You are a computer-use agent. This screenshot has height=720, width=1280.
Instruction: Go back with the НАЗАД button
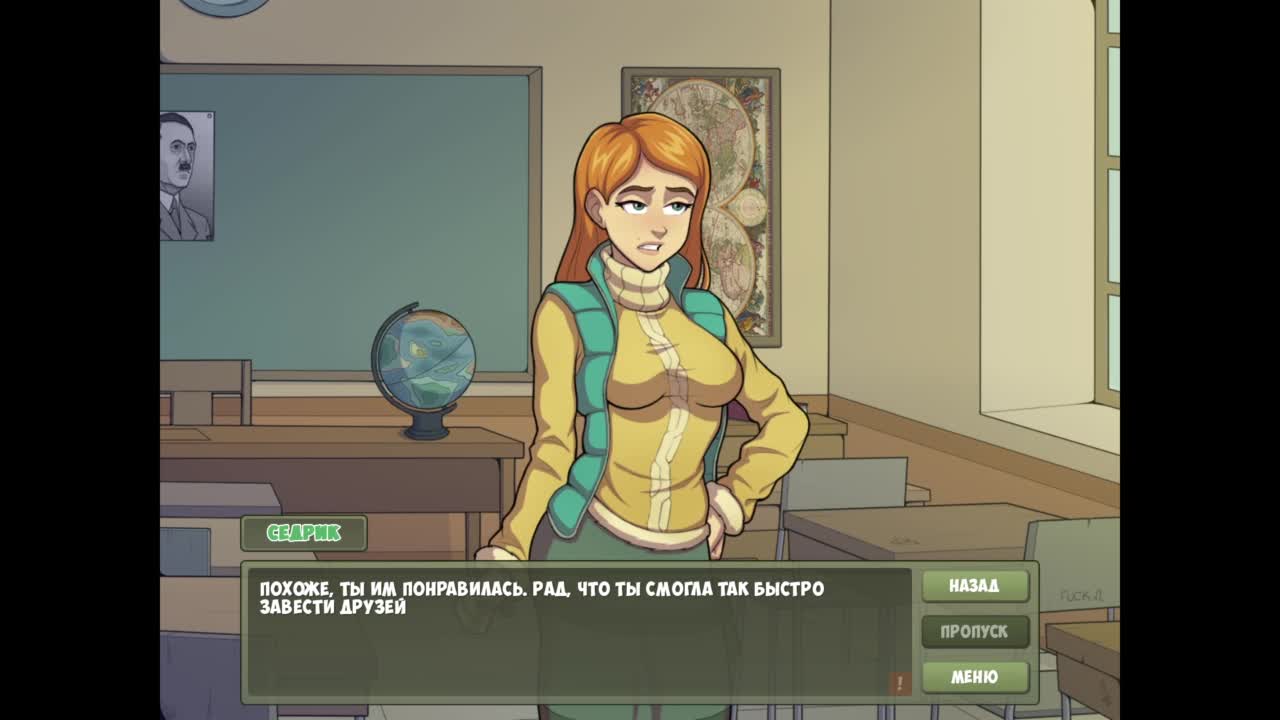coord(974,586)
